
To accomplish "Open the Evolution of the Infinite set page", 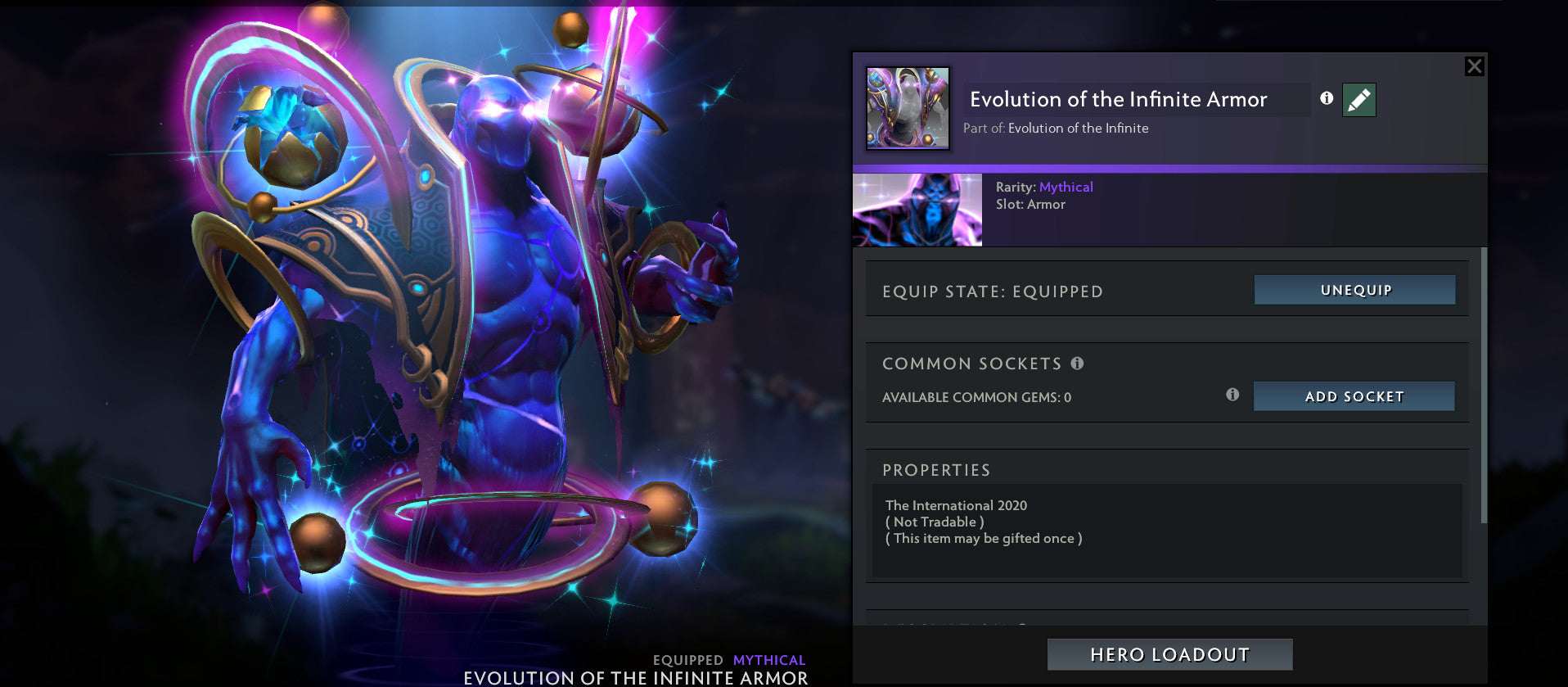I will tap(1078, 128).
